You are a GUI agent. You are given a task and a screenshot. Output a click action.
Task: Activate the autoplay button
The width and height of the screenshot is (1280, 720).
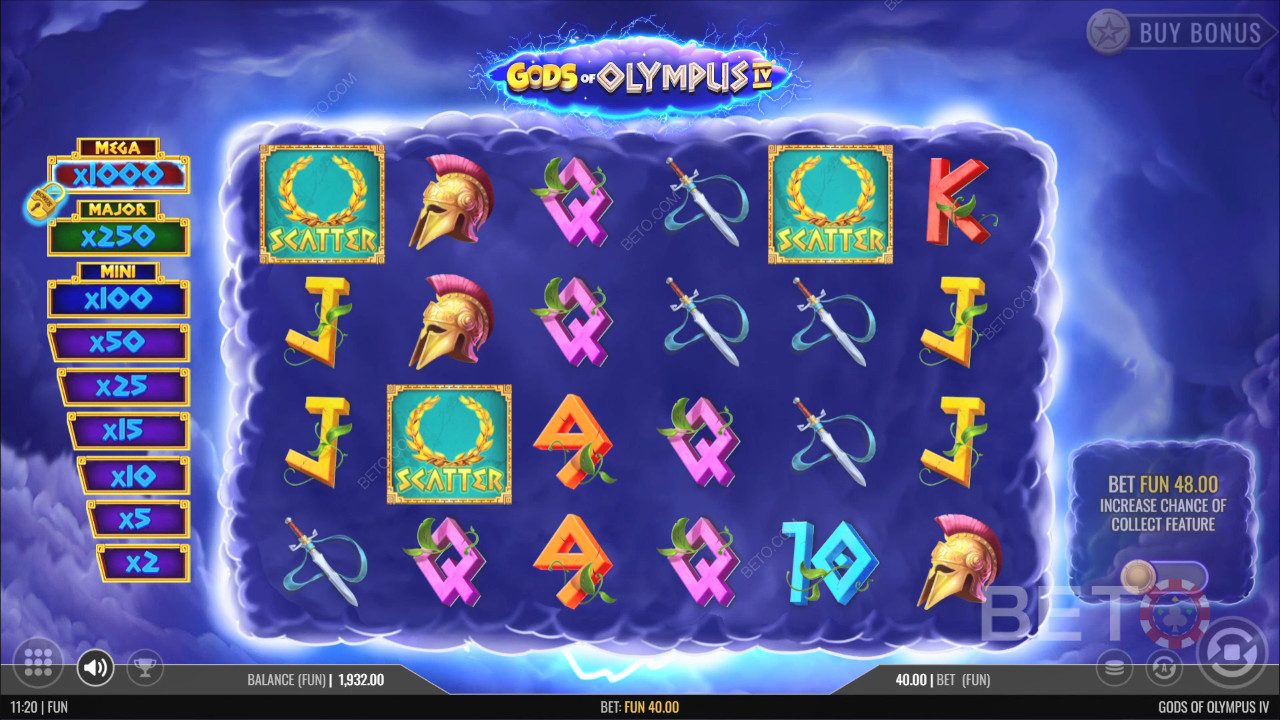coord(1162,667)
